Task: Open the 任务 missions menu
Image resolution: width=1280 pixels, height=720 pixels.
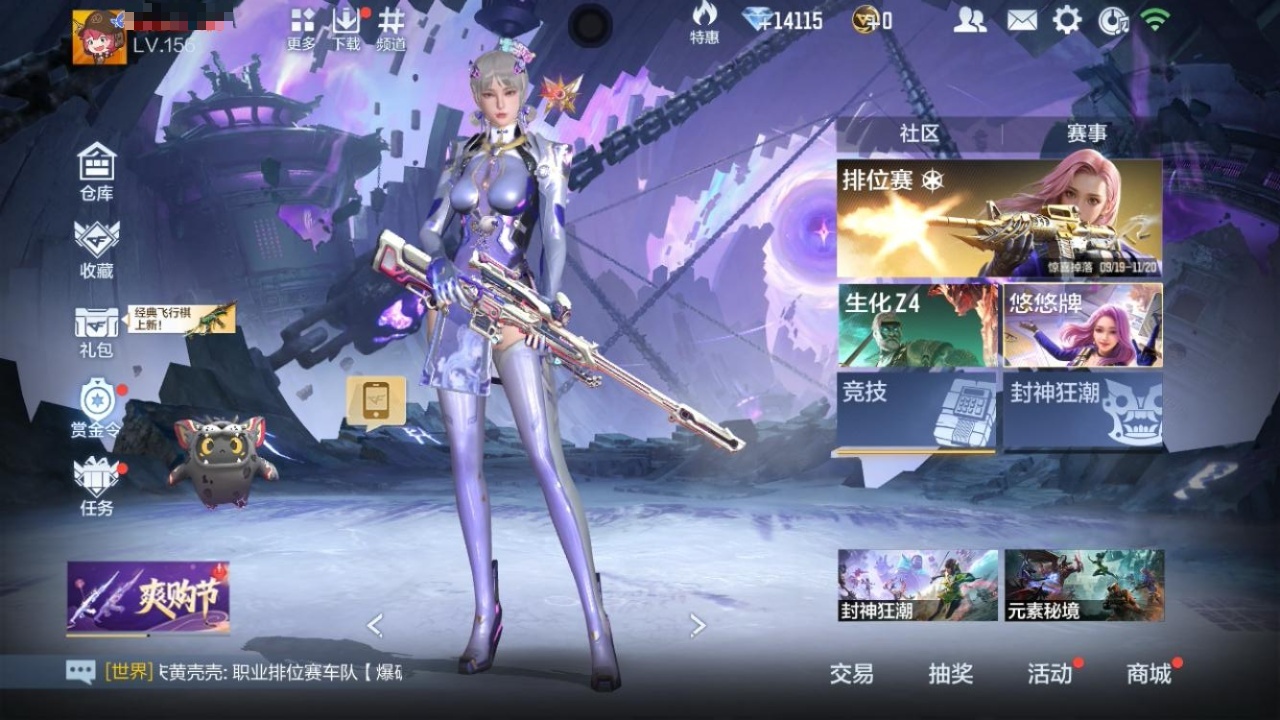Action: click(97, 486)
